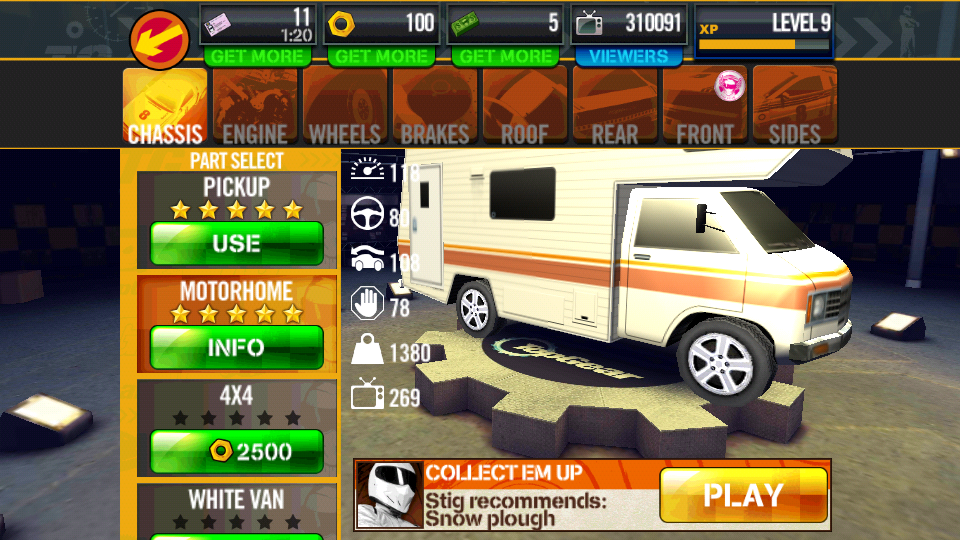Open the Engine parts tab
Image resolution: width=960 pixels, height=540 pixels.
255,106
